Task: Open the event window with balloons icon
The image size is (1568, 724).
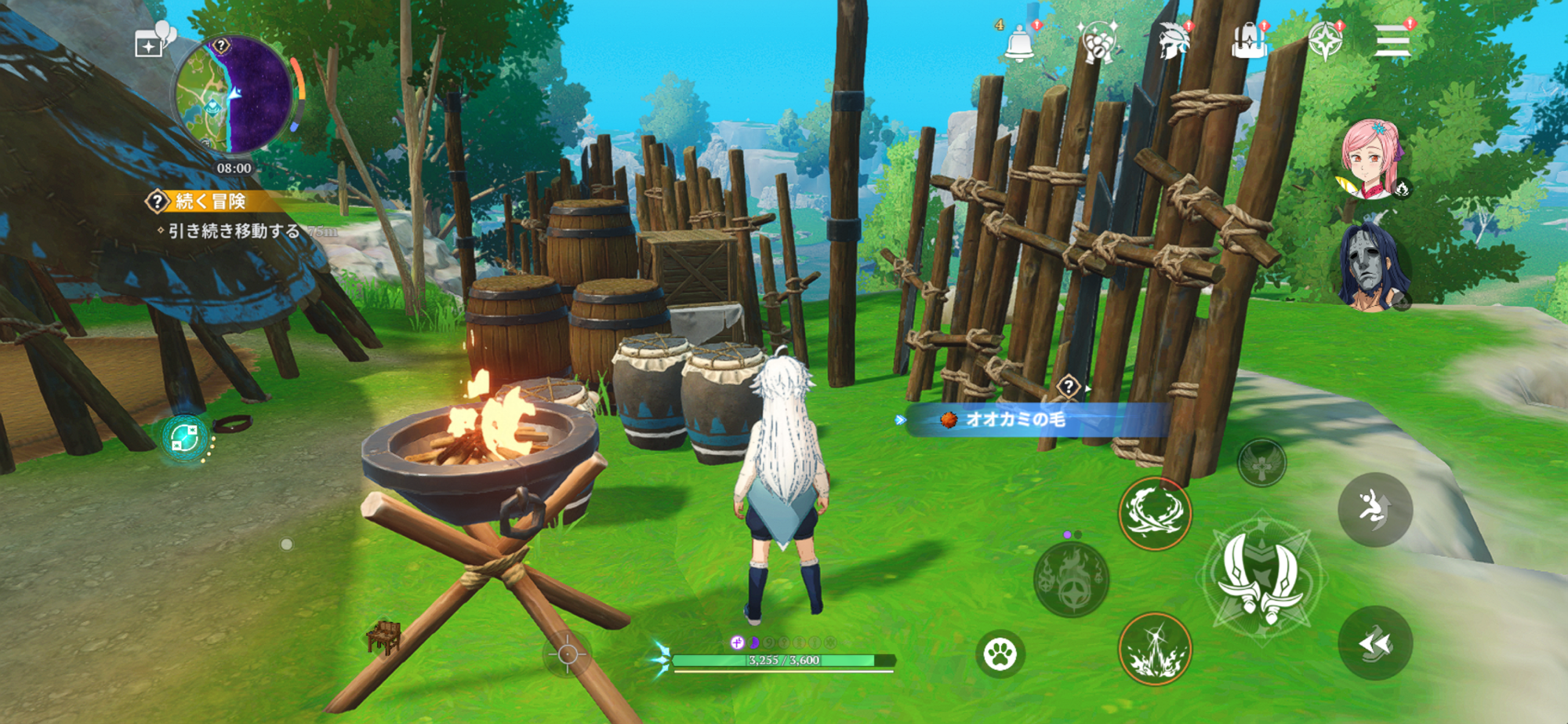Action: 154,40
